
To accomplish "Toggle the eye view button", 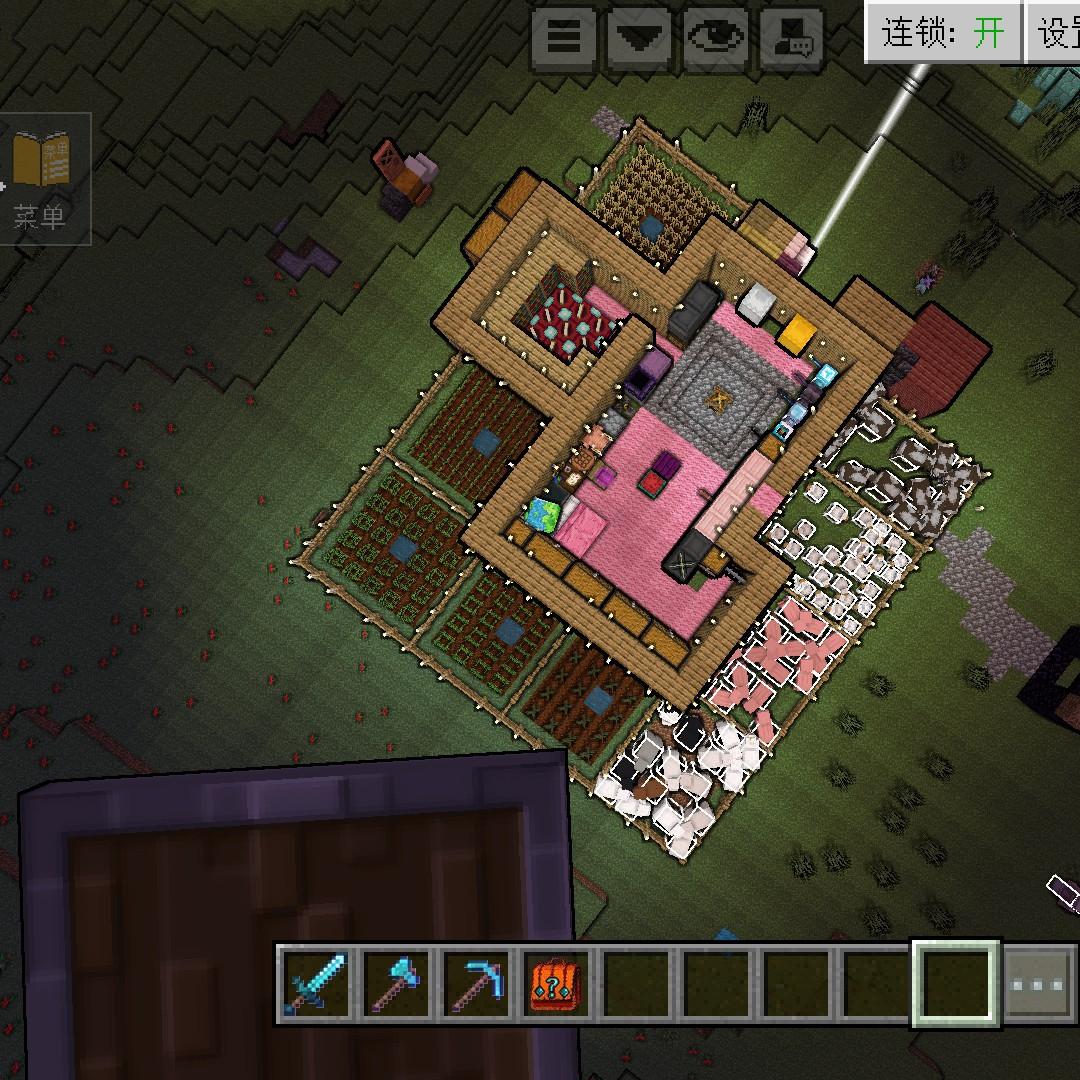I will (x=717, y=38).
